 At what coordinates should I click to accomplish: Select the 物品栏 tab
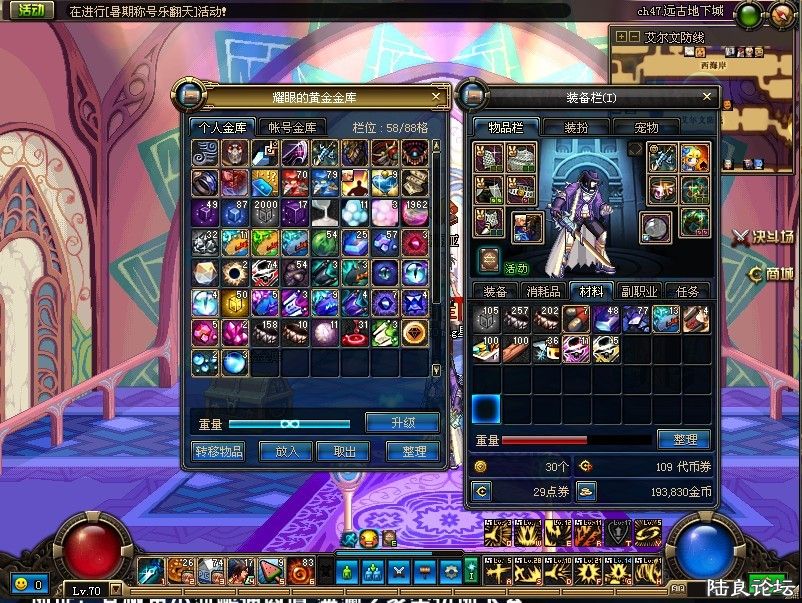506,128
